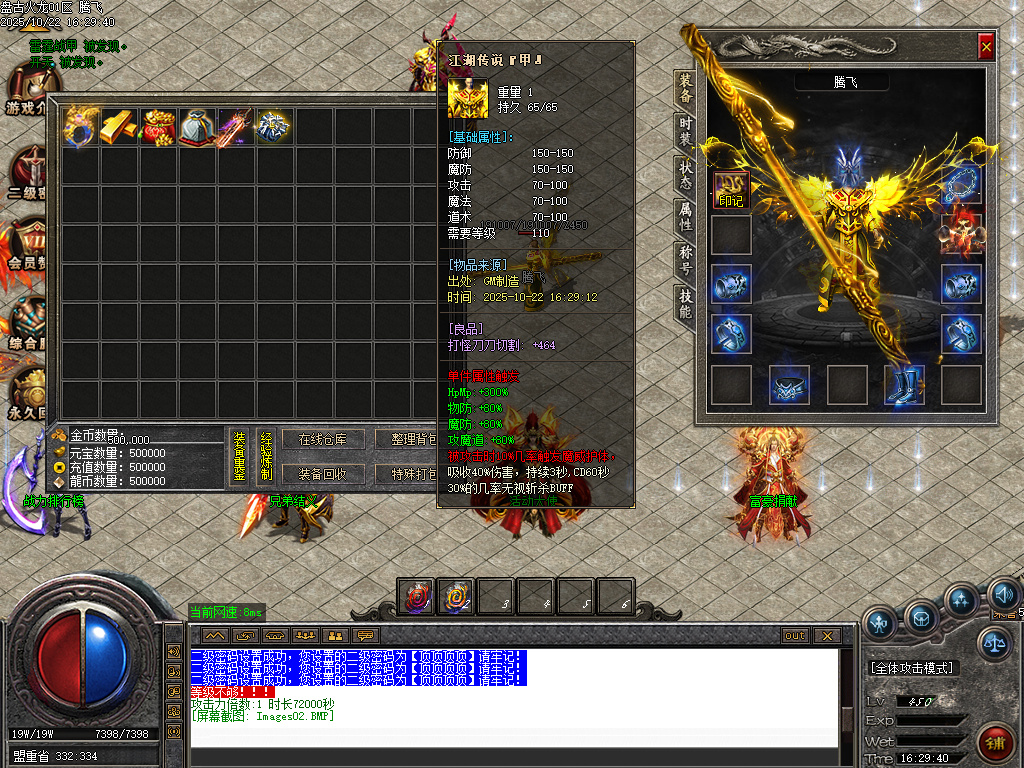
Task: Open the 在线仓库 online warehouse
Action: point(322,439)
